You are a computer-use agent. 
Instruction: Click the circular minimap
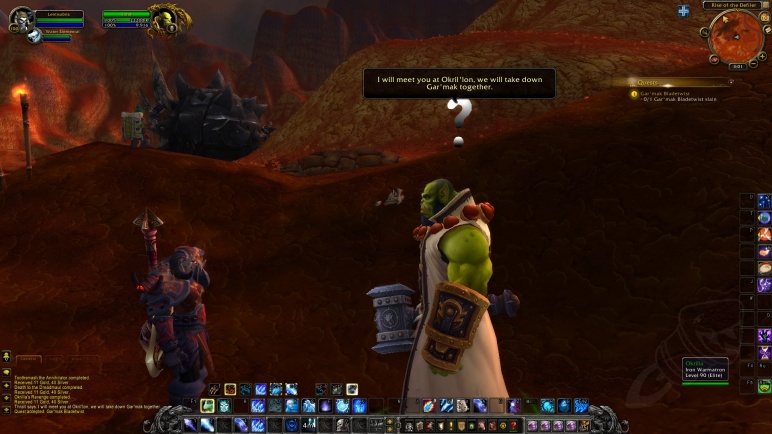736,35
